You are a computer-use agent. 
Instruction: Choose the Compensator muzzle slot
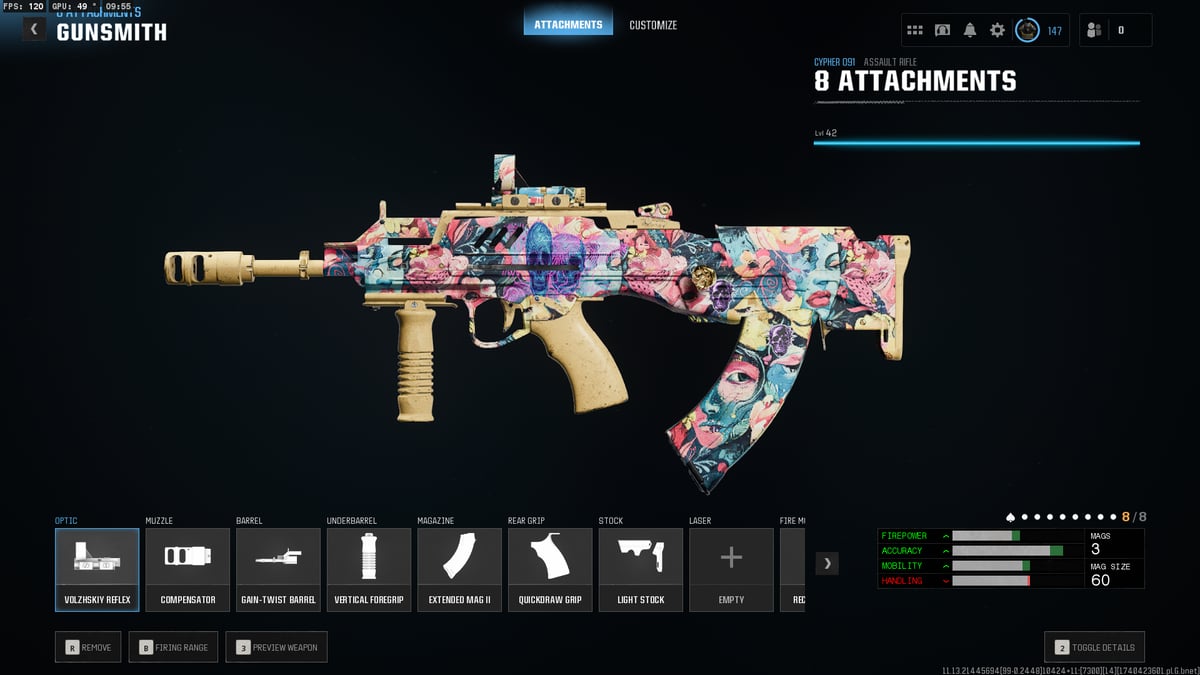[x=188, y=569]
